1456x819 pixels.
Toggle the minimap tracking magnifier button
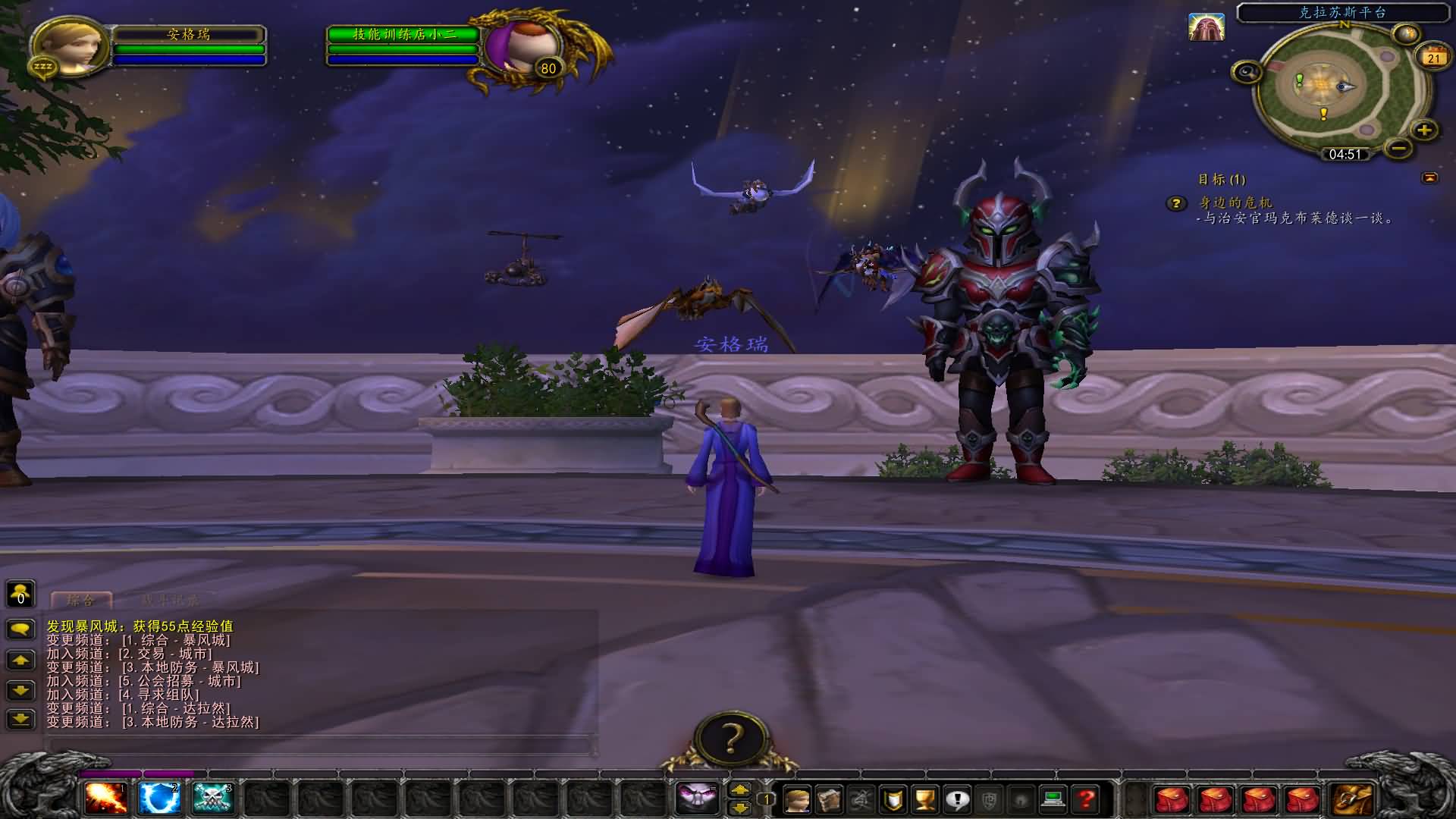1247,72
